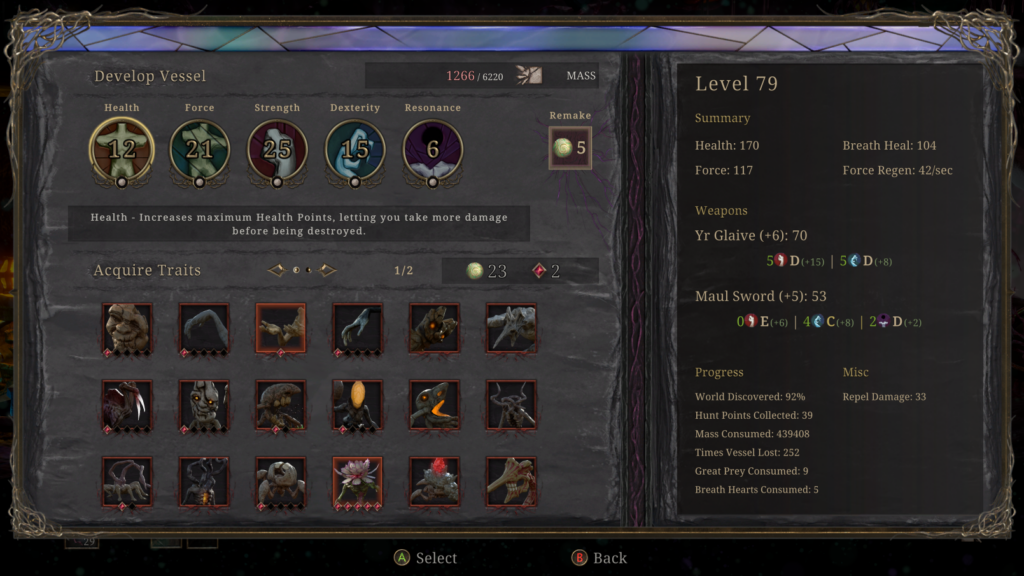1024x576 pixels.
Task: Upgrade the Strength attribute
Action: pos(277,149)
